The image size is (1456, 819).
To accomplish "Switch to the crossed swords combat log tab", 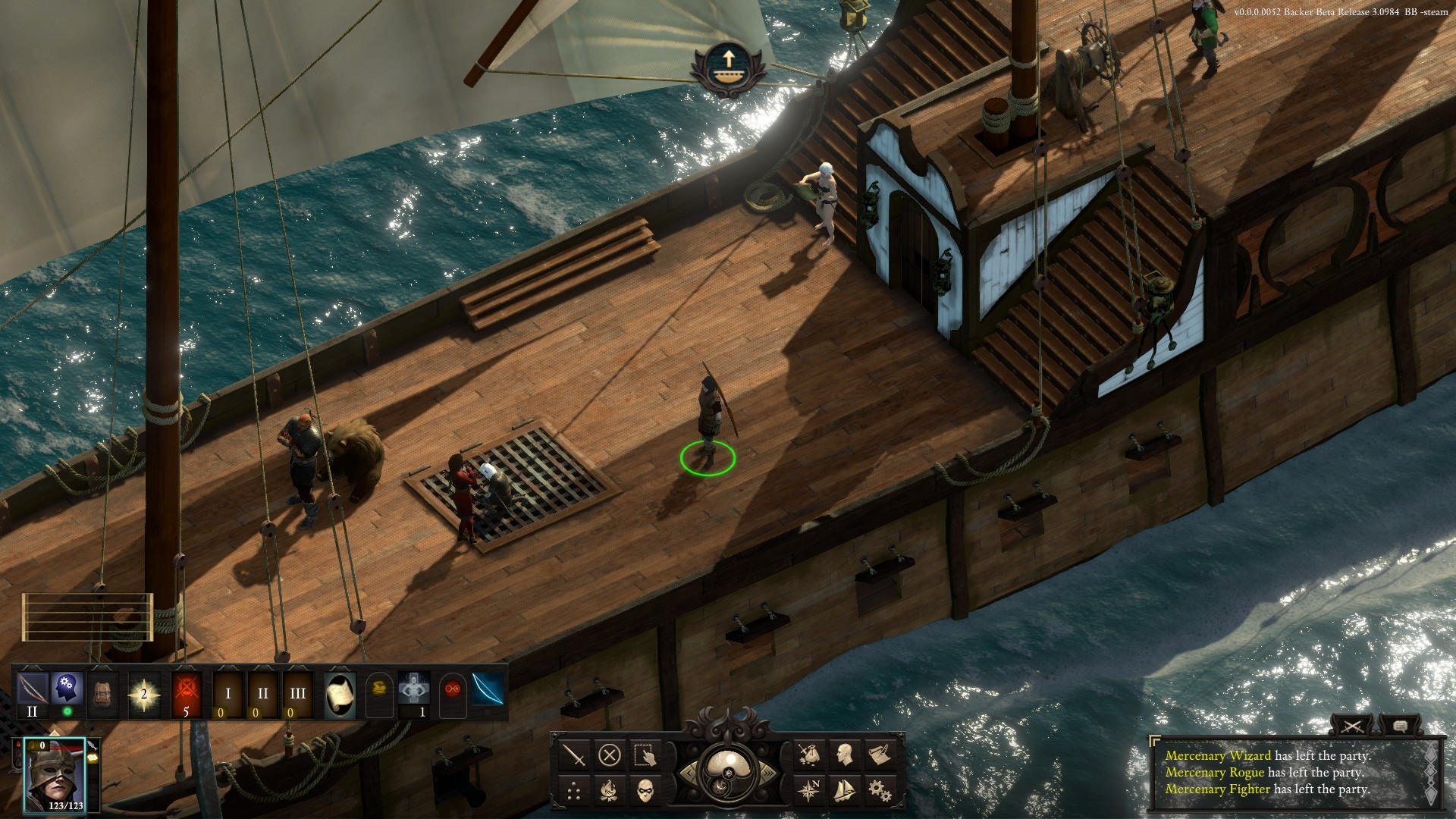I will click(x=1352, y=726).
